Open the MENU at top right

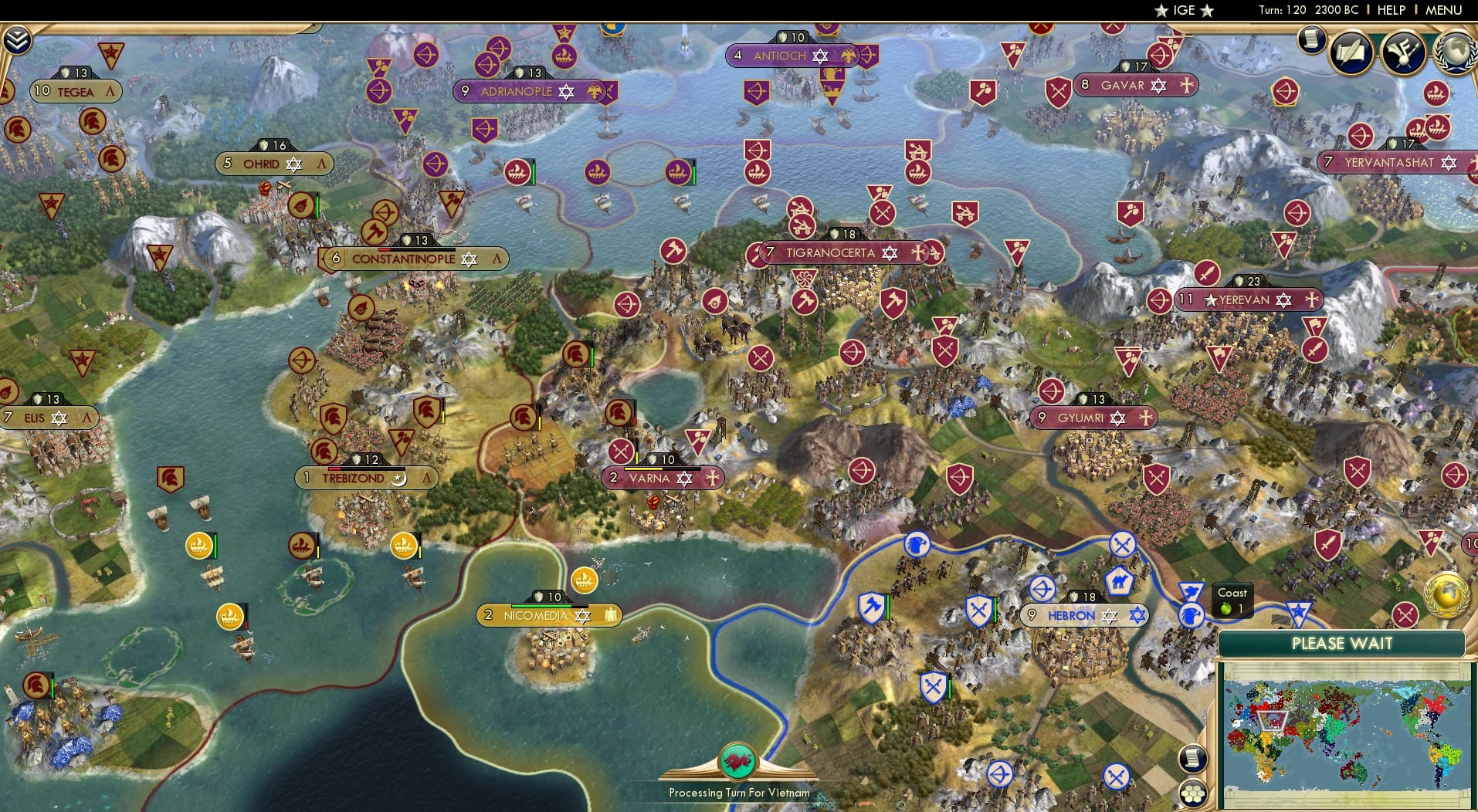[x=1443, y=10]
